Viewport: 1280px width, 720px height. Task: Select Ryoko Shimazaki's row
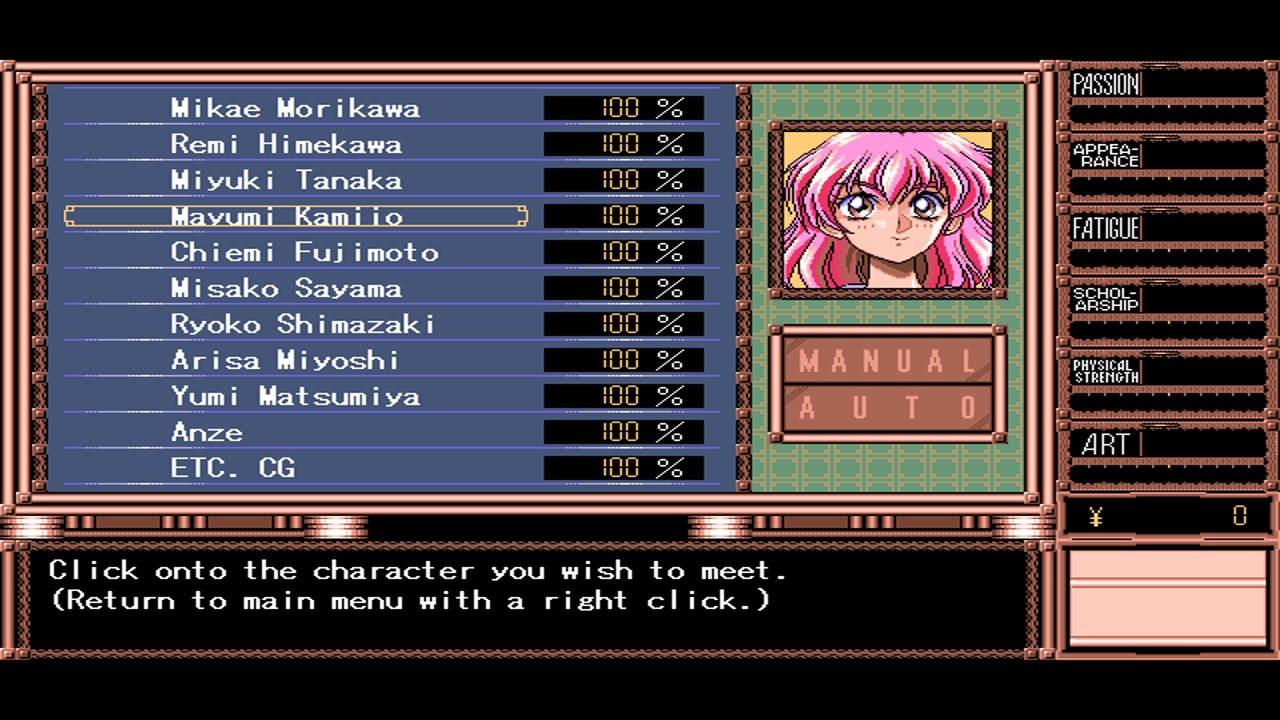303,324
